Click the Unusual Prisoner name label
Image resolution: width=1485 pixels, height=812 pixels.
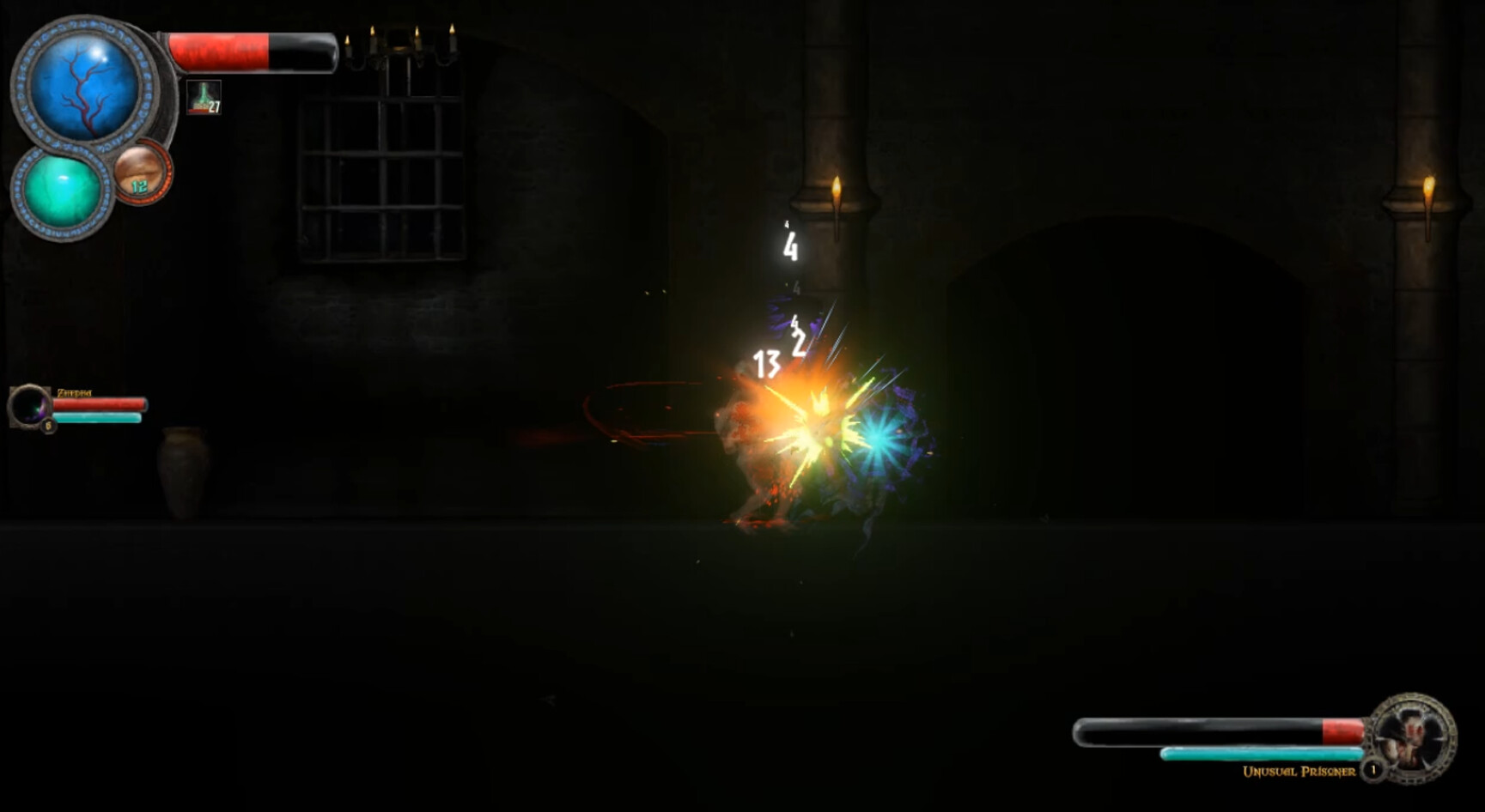coord(1302,773)
